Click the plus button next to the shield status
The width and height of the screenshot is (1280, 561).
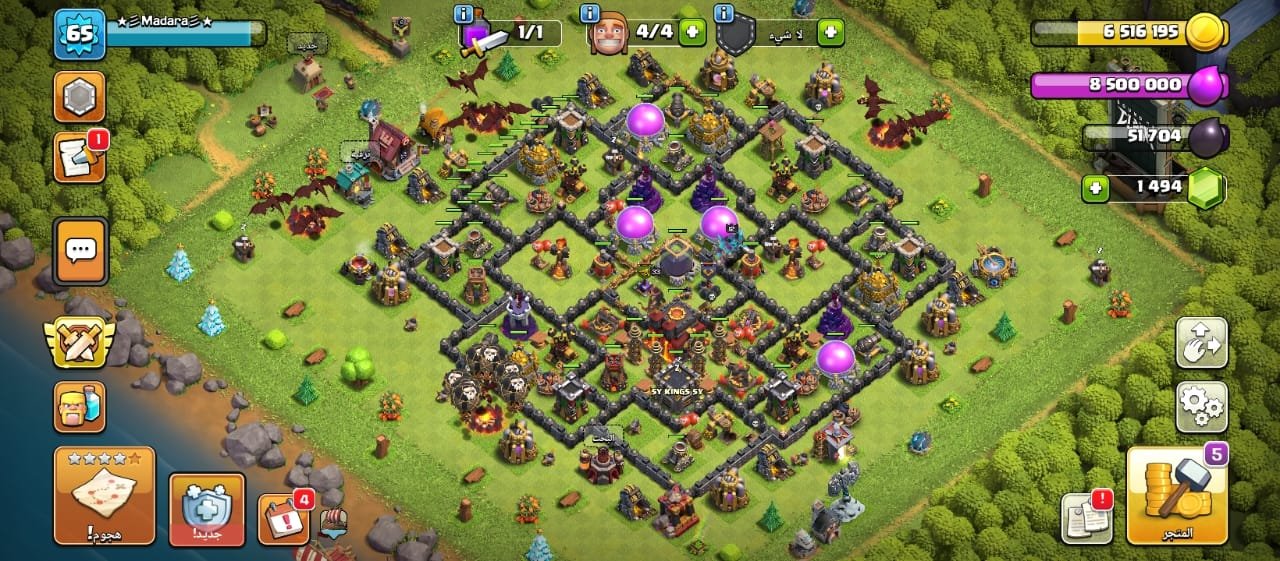(830, 32)
